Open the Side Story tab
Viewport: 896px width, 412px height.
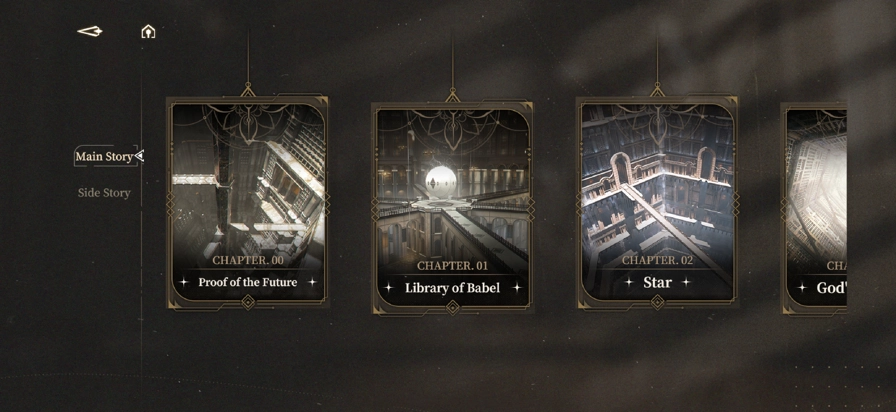tap(104, 193)
